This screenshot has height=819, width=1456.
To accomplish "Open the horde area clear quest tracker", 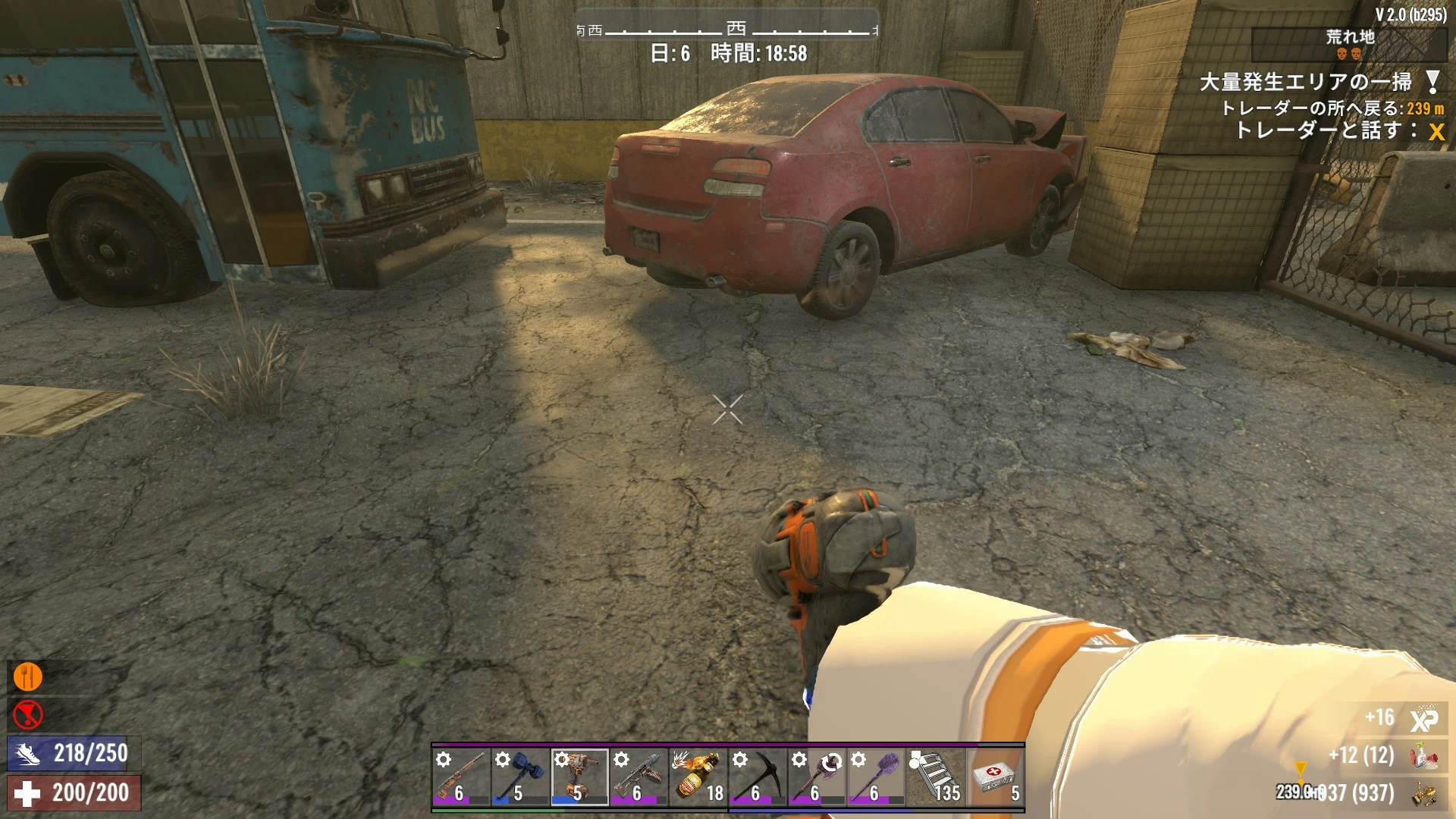I will [x=1305, y=82].
